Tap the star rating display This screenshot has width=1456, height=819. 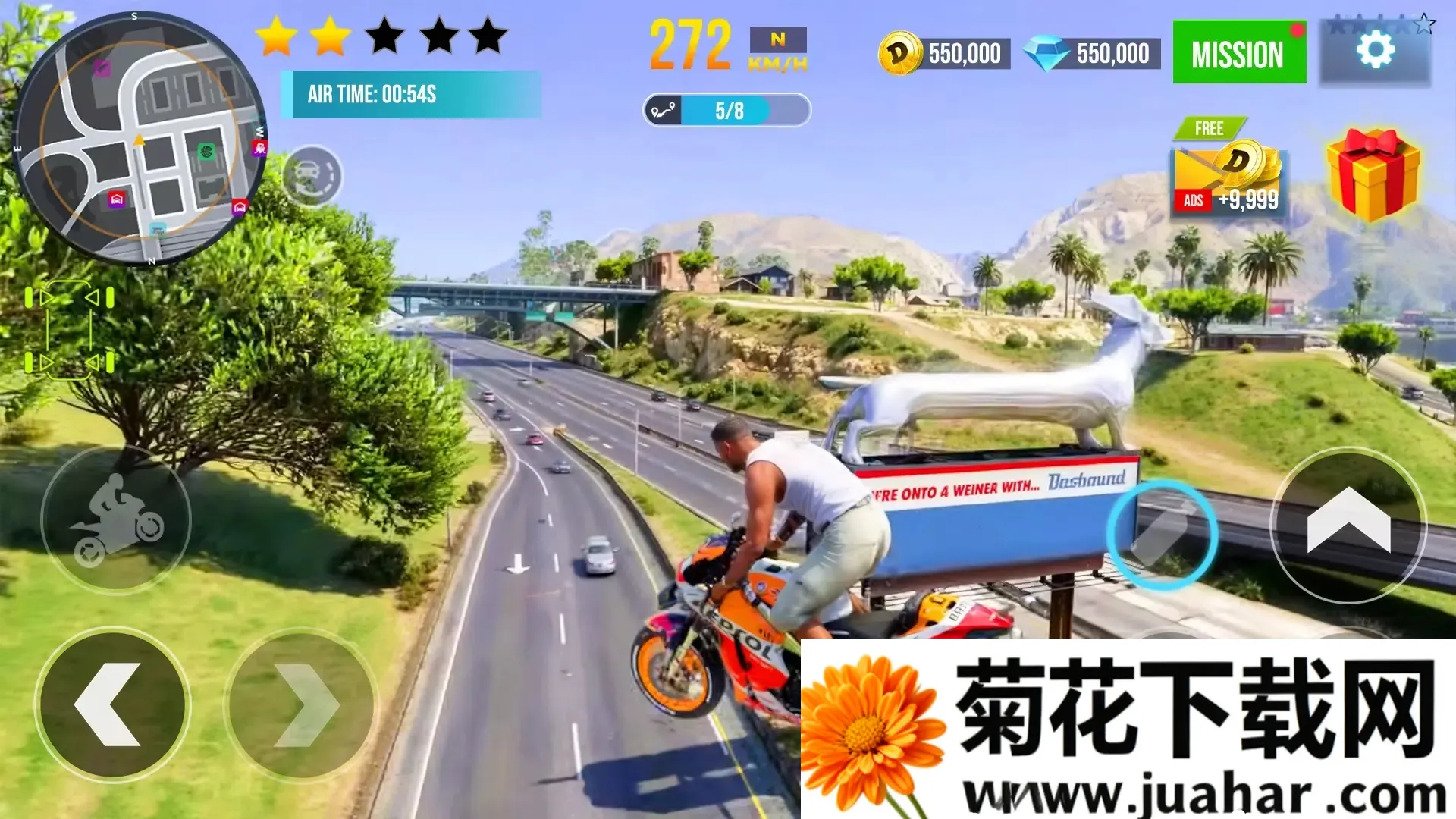click(379, 36)
